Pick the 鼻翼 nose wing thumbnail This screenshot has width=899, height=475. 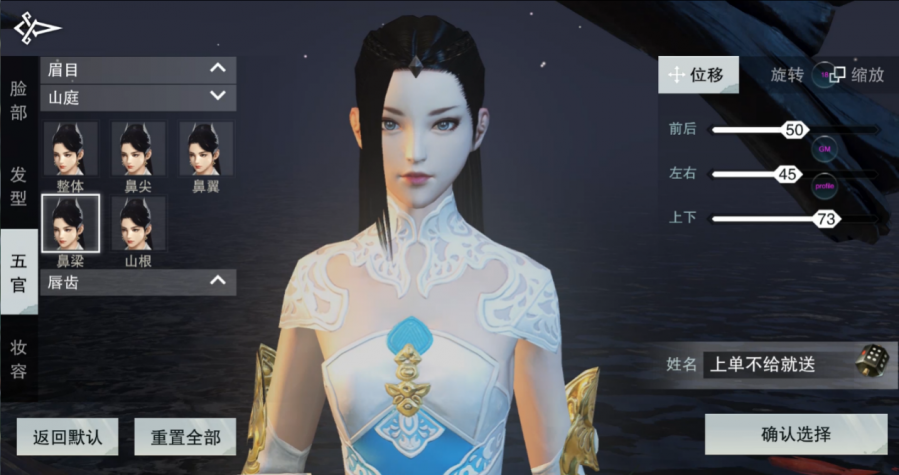(206, 150)
